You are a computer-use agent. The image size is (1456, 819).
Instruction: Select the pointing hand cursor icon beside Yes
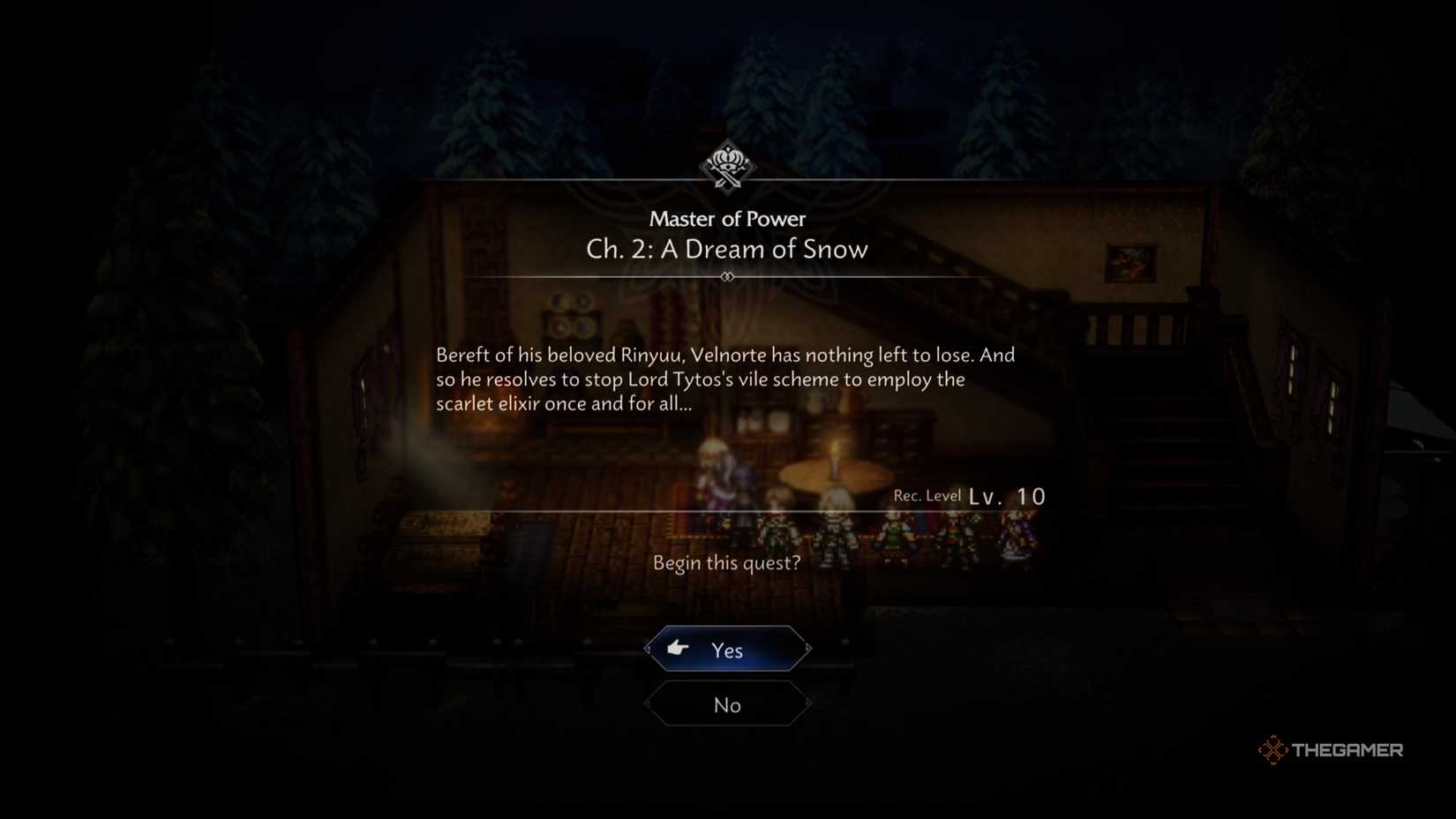point(678,649)
